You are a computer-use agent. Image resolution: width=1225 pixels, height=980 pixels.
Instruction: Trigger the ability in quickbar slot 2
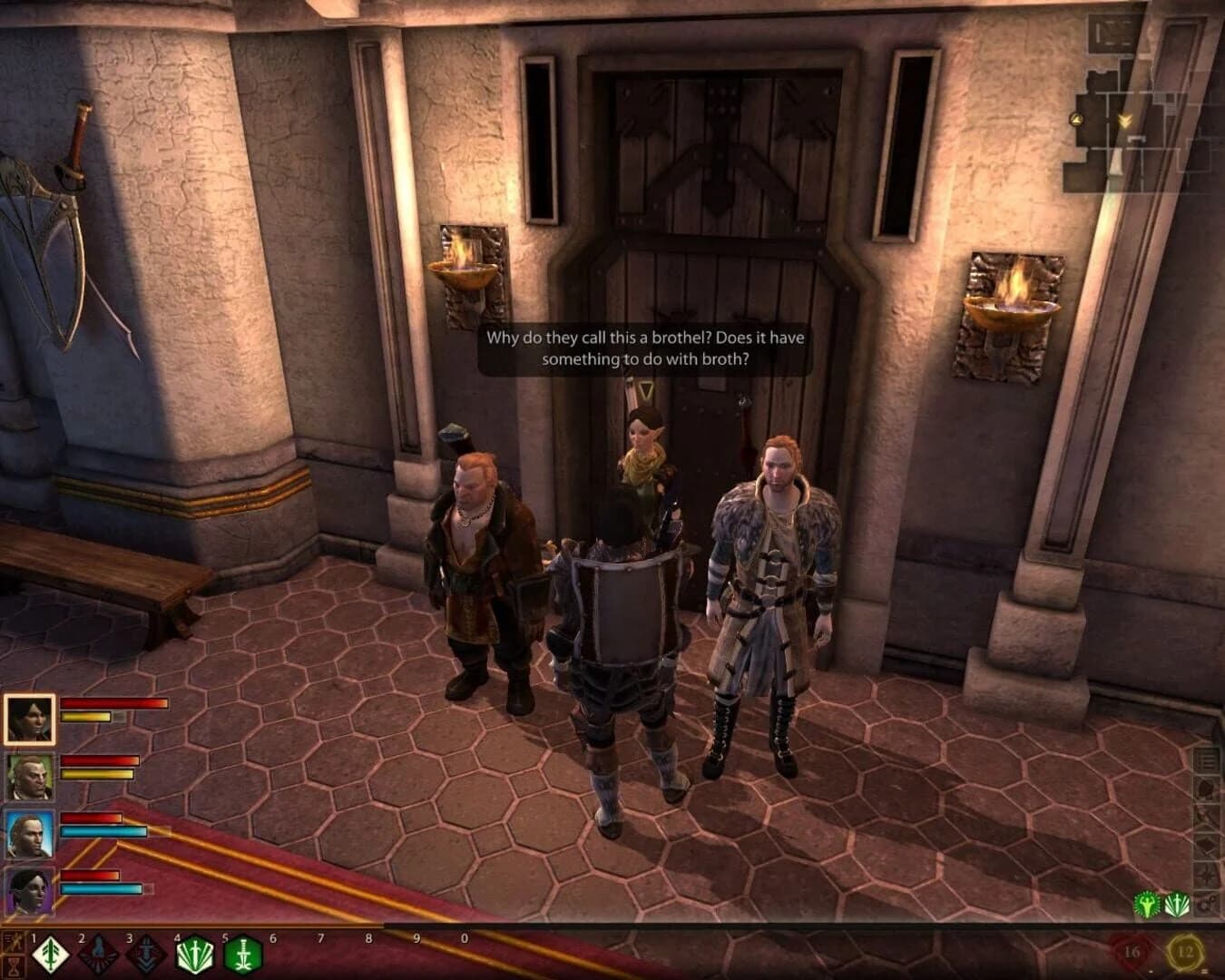tap(100, 955)
